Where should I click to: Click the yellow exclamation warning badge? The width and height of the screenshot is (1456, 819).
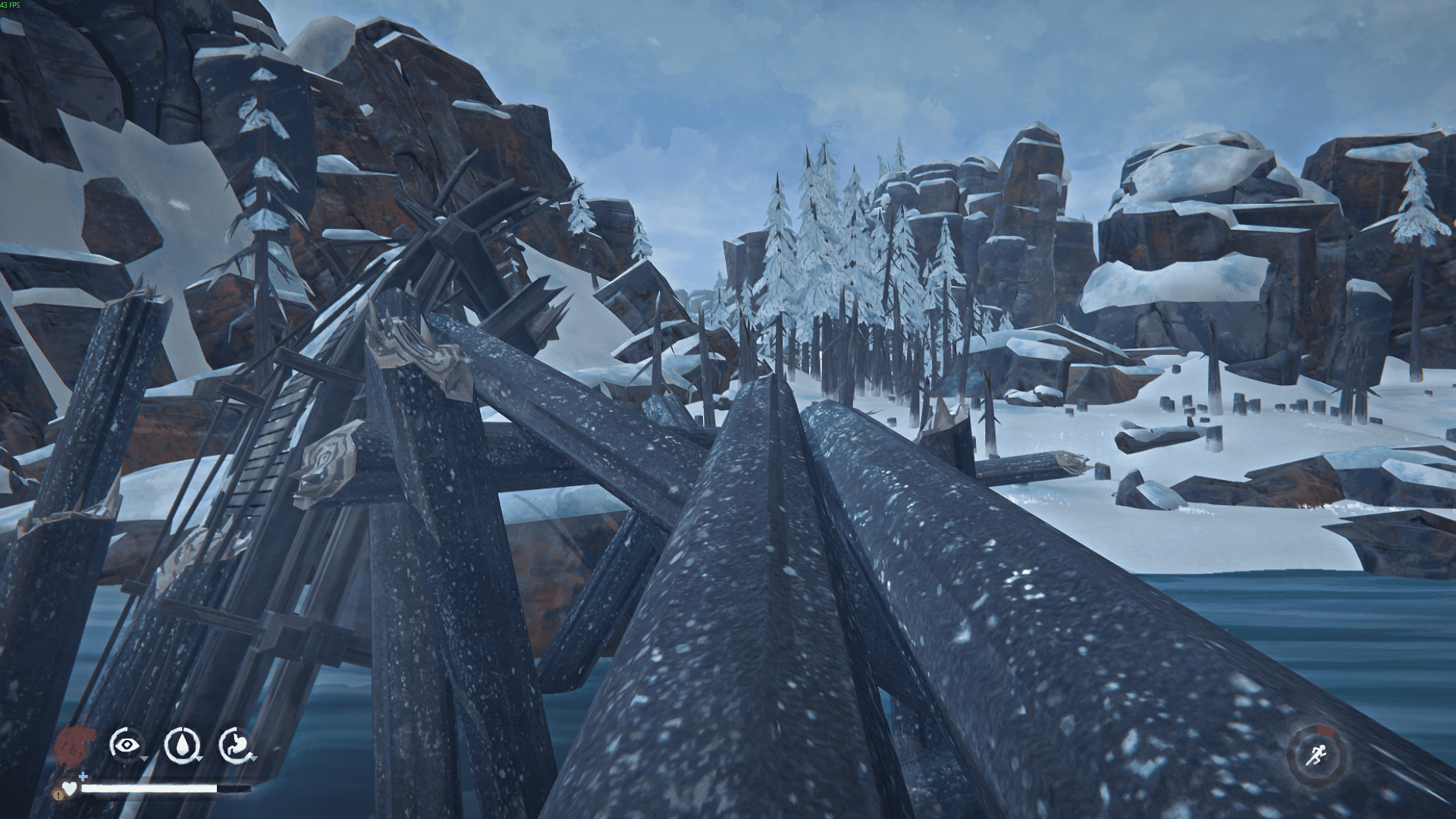(58, 793)
